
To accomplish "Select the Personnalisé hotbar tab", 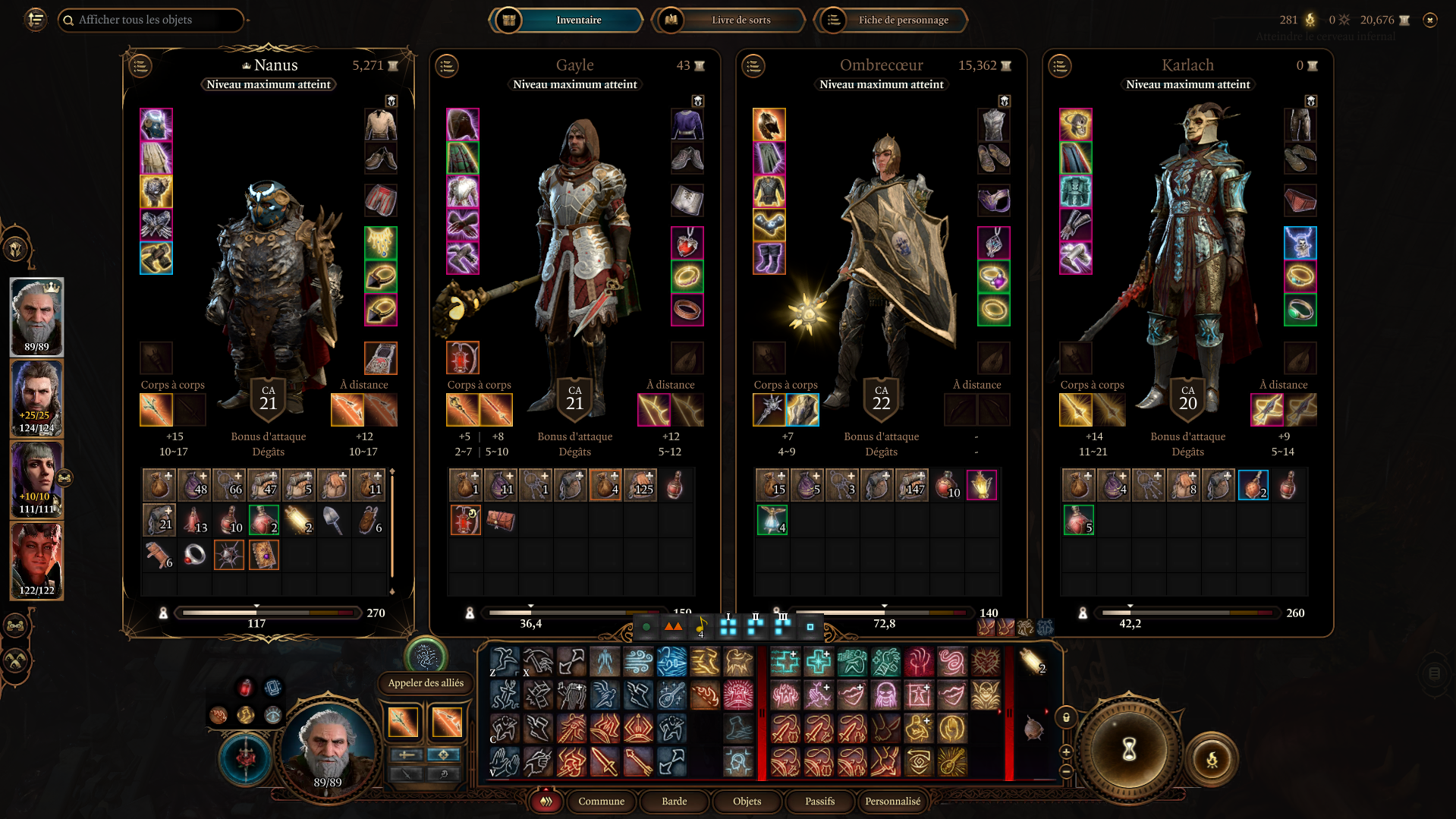I will click(892, 801).
